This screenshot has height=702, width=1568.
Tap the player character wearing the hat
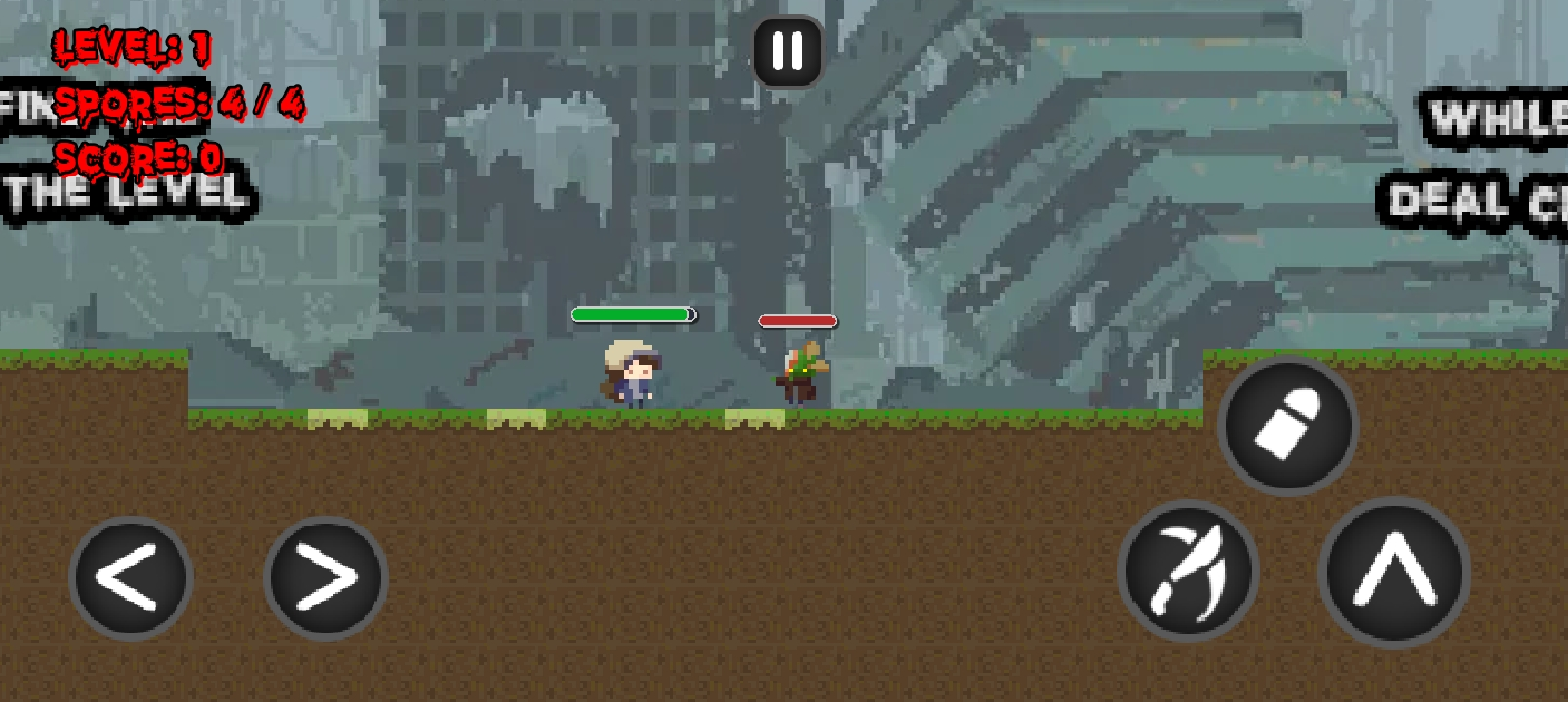(x=629, y=375)
